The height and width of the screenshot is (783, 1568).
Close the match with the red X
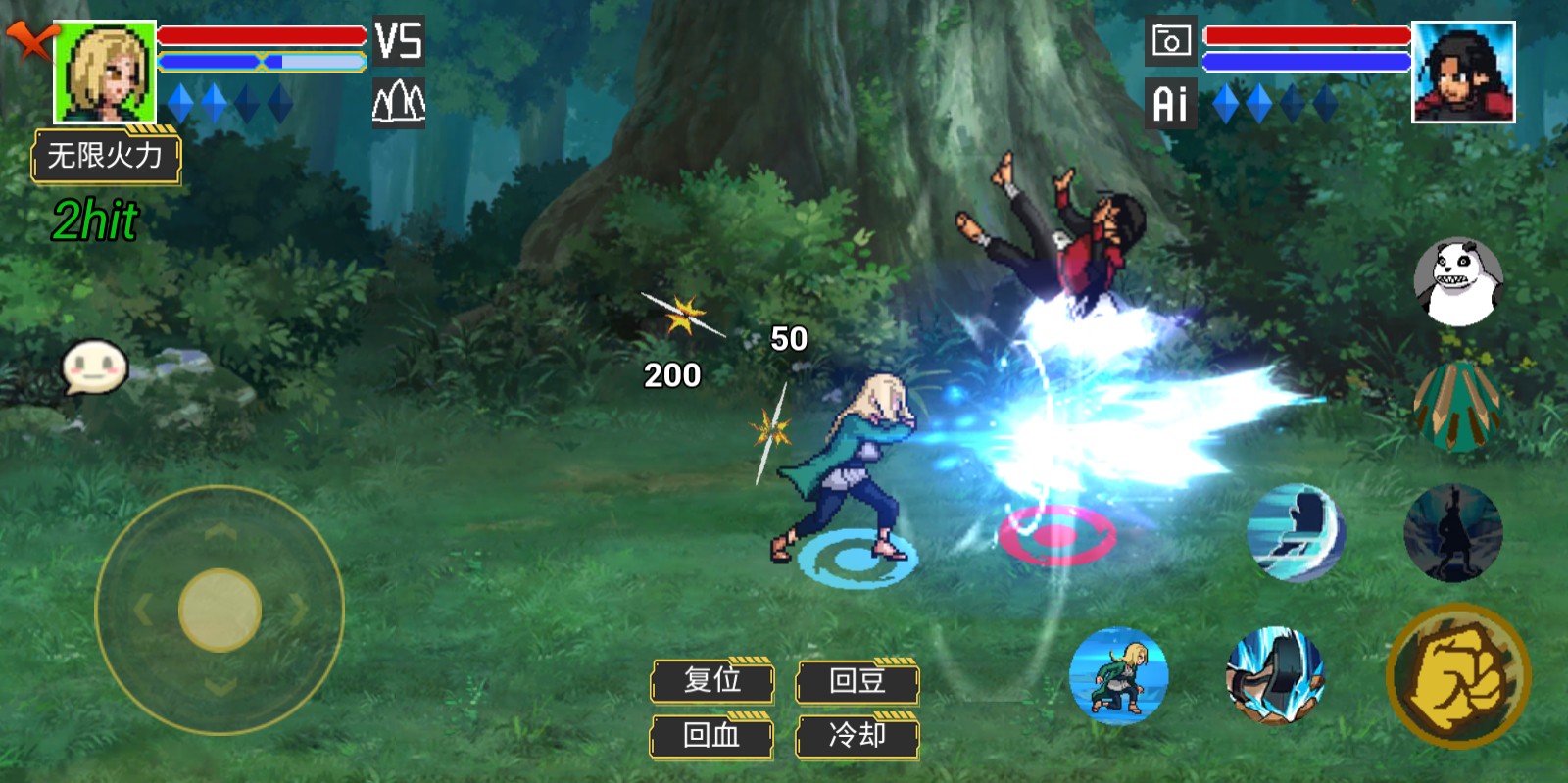point(29,40)
